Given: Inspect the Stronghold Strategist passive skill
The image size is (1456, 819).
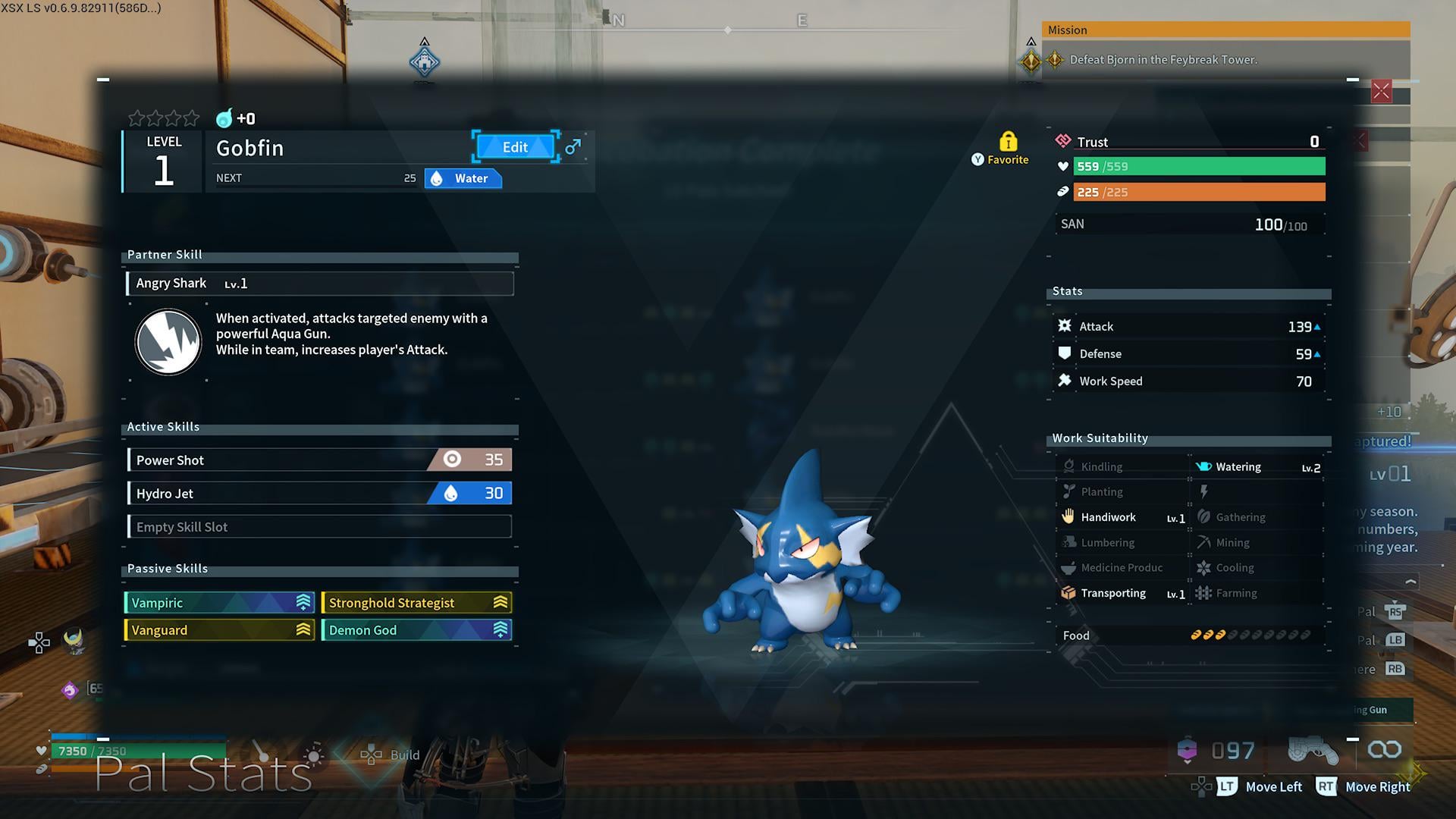Looking at the screenshot, I should pyautogui.click(x=416, y=603).
